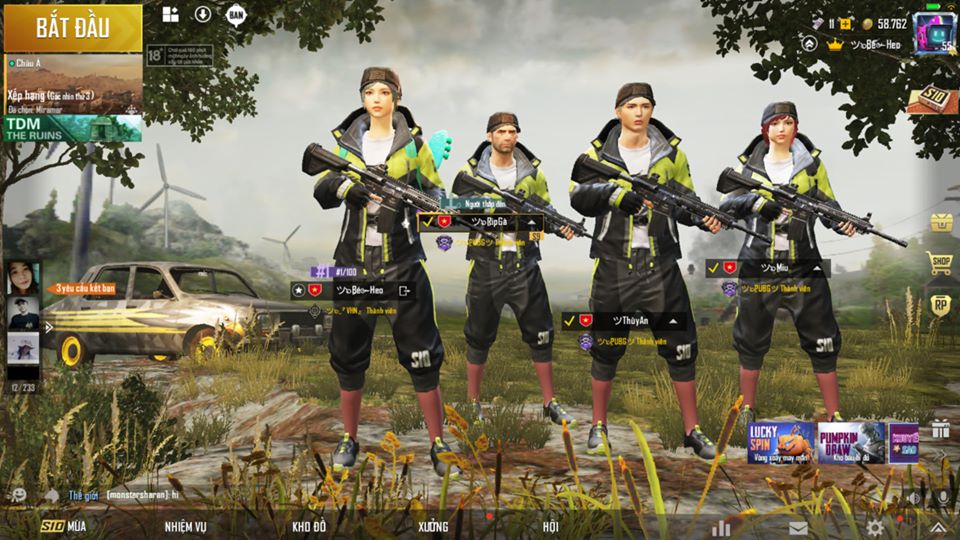Show the bar chart statistics icon
The height and width of the screenshot is (540, 960).
tap(721, 527)
